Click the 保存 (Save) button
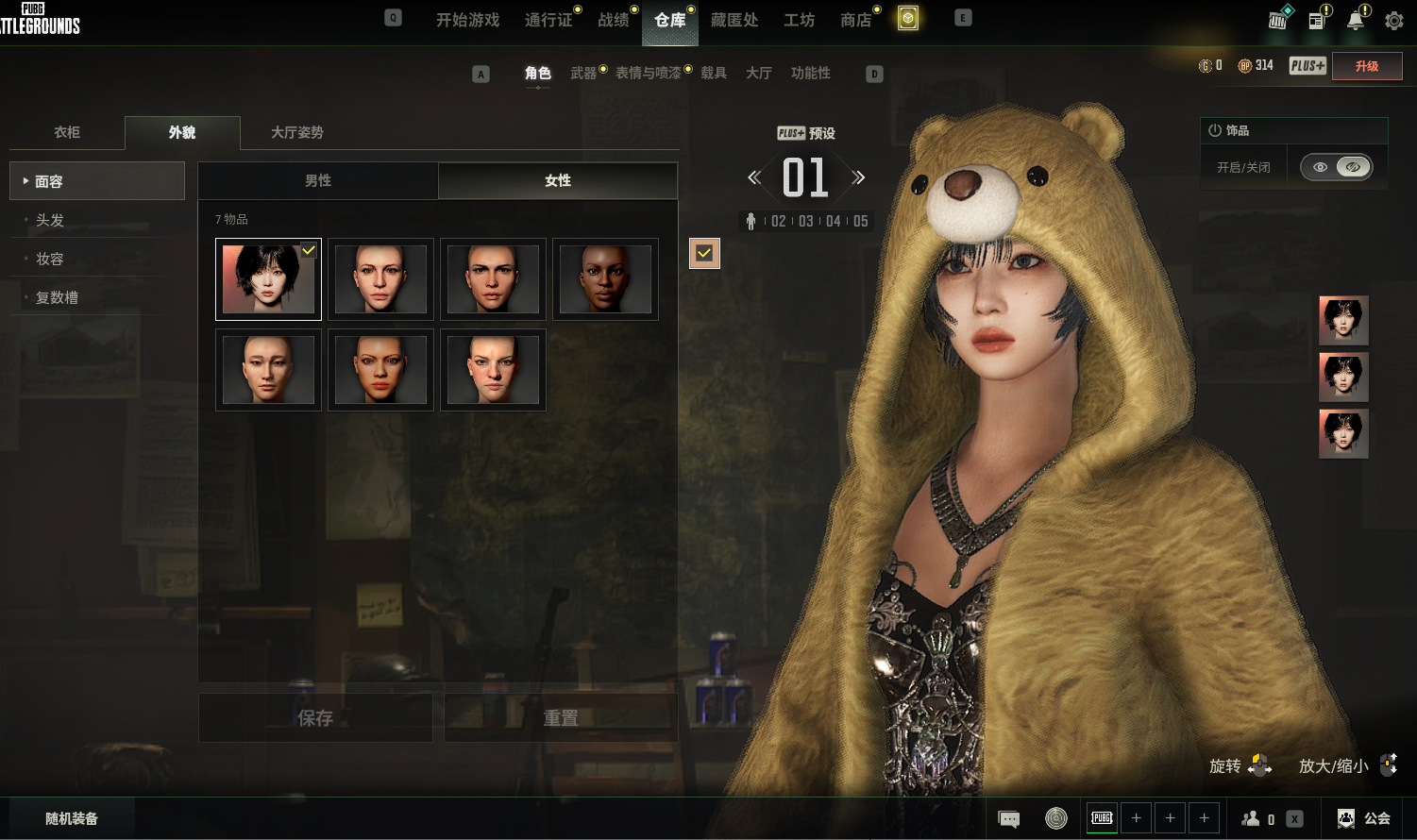The width and height of the screenshot is (1417, 840). [315, 718]
